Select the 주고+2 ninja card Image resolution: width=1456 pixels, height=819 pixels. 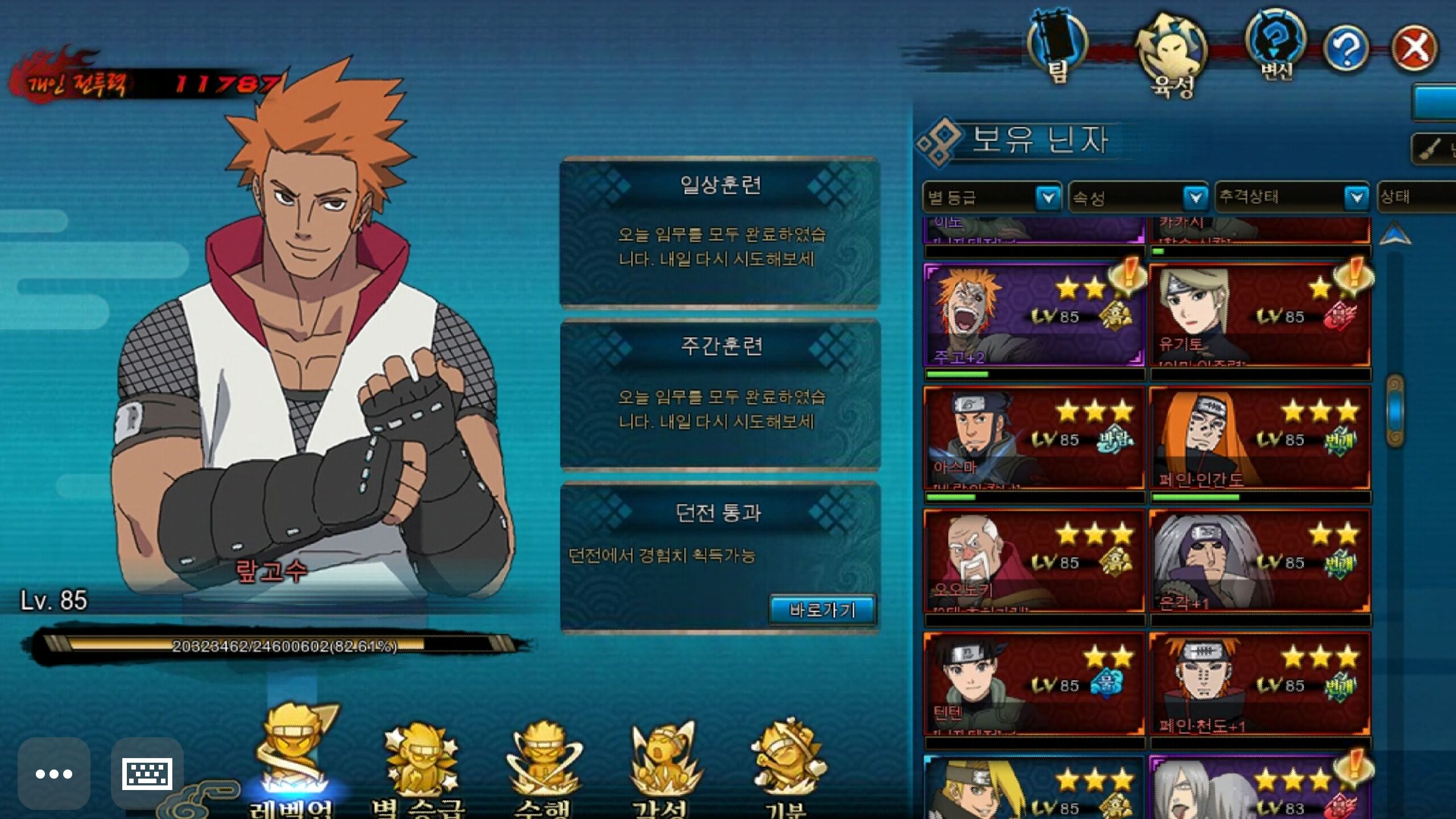coord(1034,315)
